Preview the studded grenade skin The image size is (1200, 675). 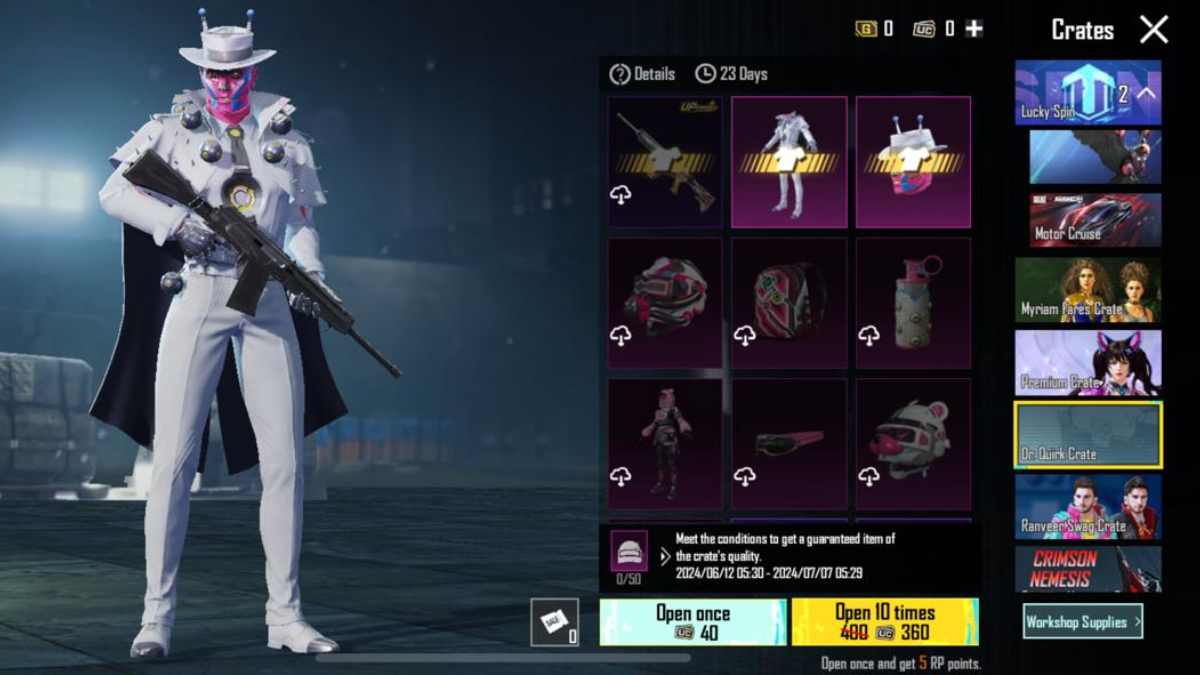(x=913, y=303)
